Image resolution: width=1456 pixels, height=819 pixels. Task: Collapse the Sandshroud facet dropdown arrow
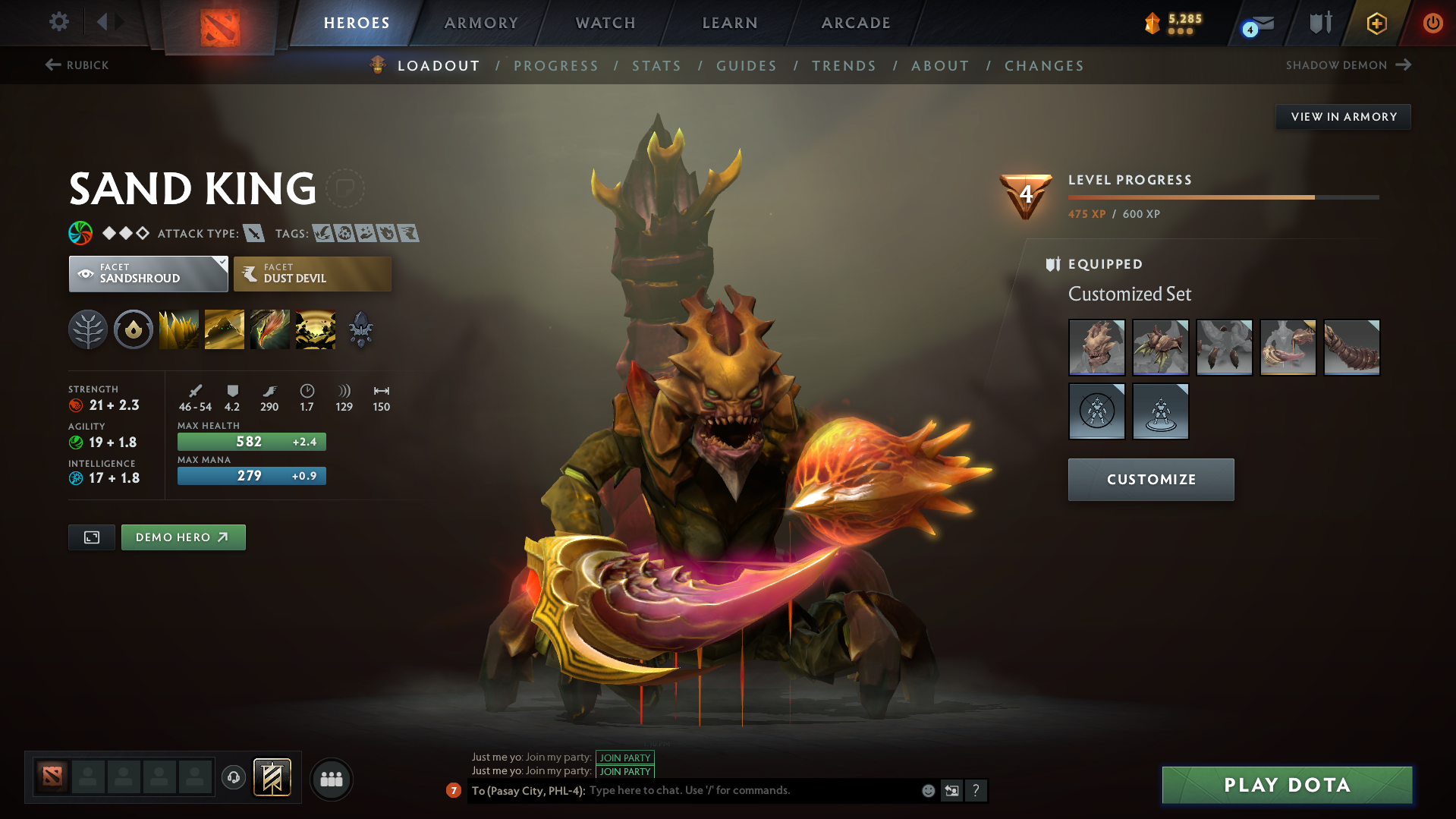221,262
